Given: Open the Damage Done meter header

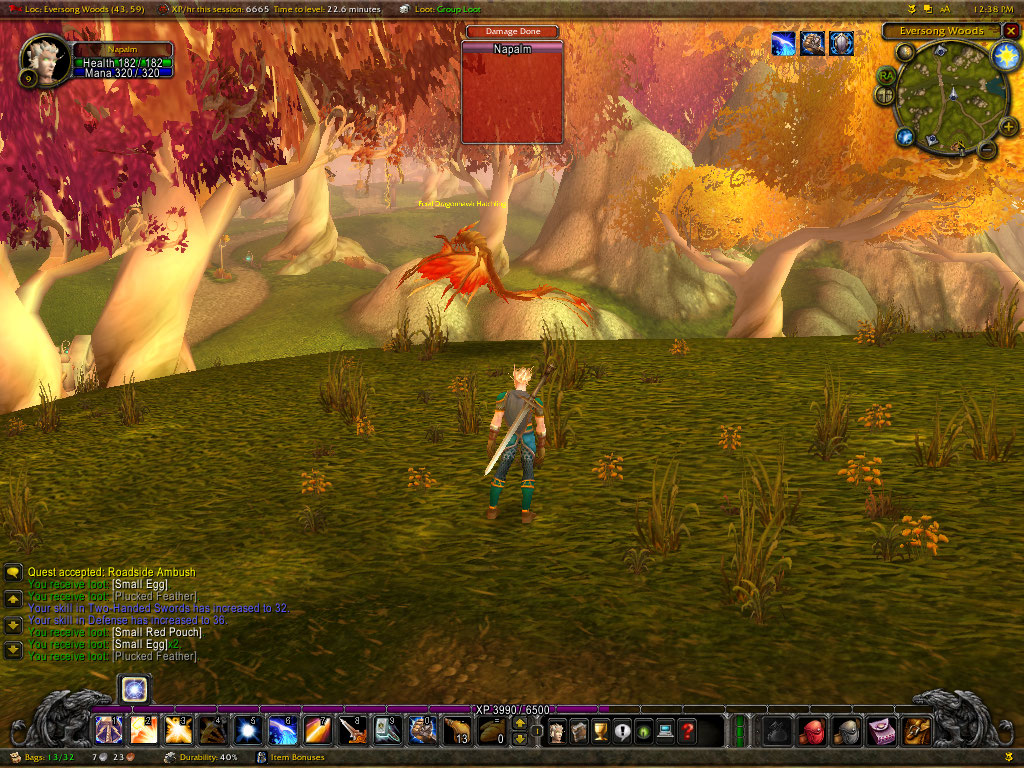Looking at the screenshot, I should pyautogui.click(x=512, y=32).
